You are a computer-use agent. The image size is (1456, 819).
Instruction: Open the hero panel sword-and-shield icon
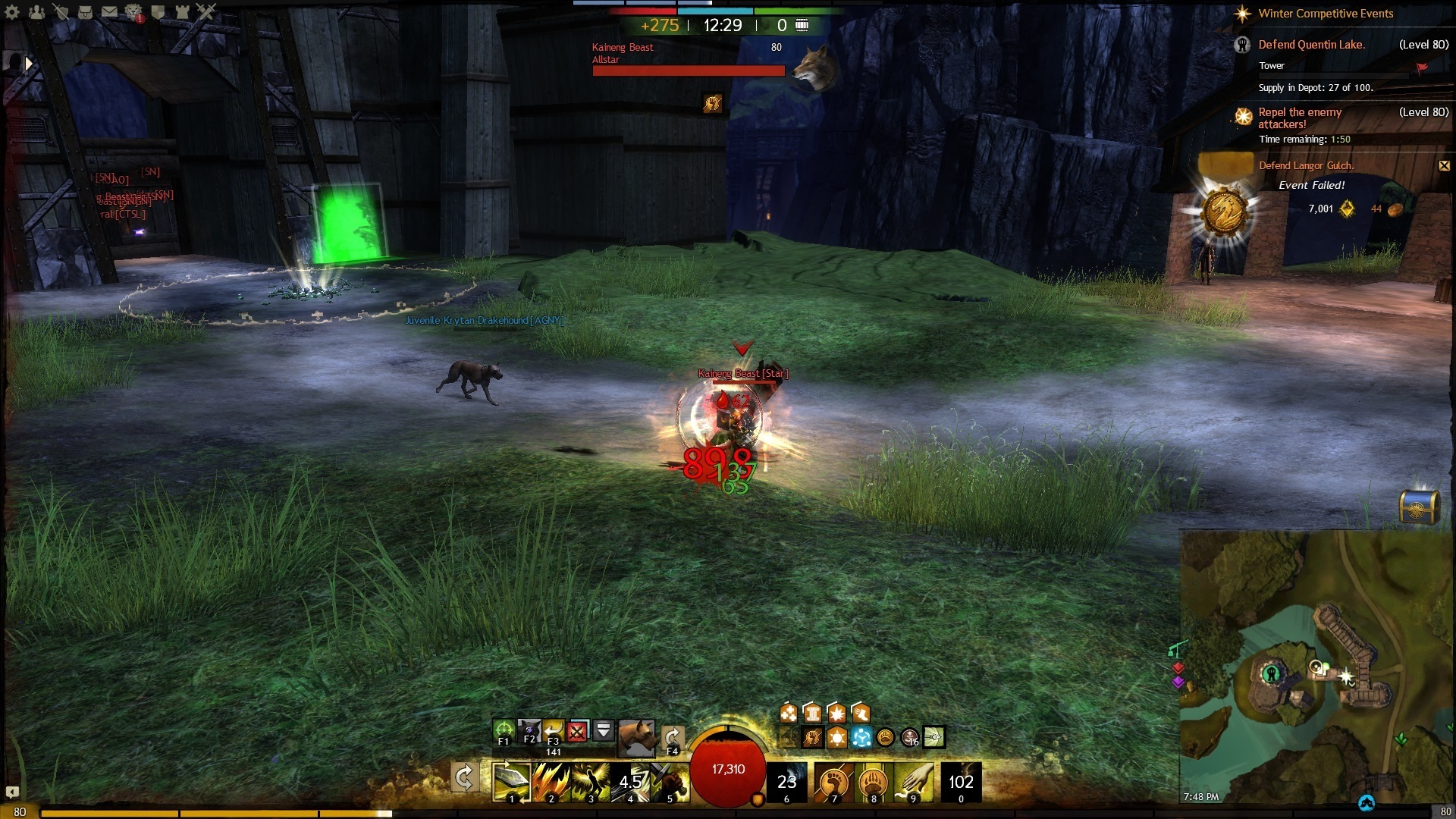tap(61, 11)
